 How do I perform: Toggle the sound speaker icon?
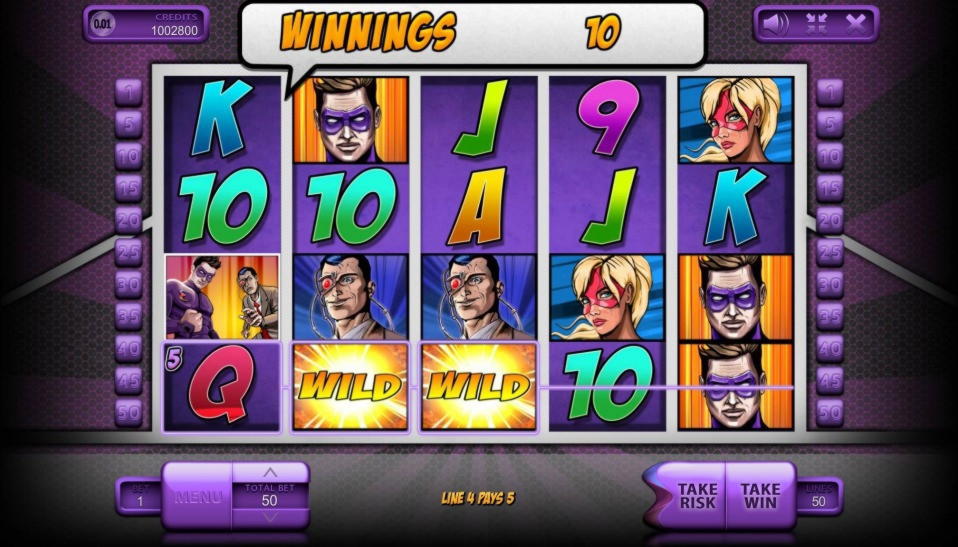774,23
